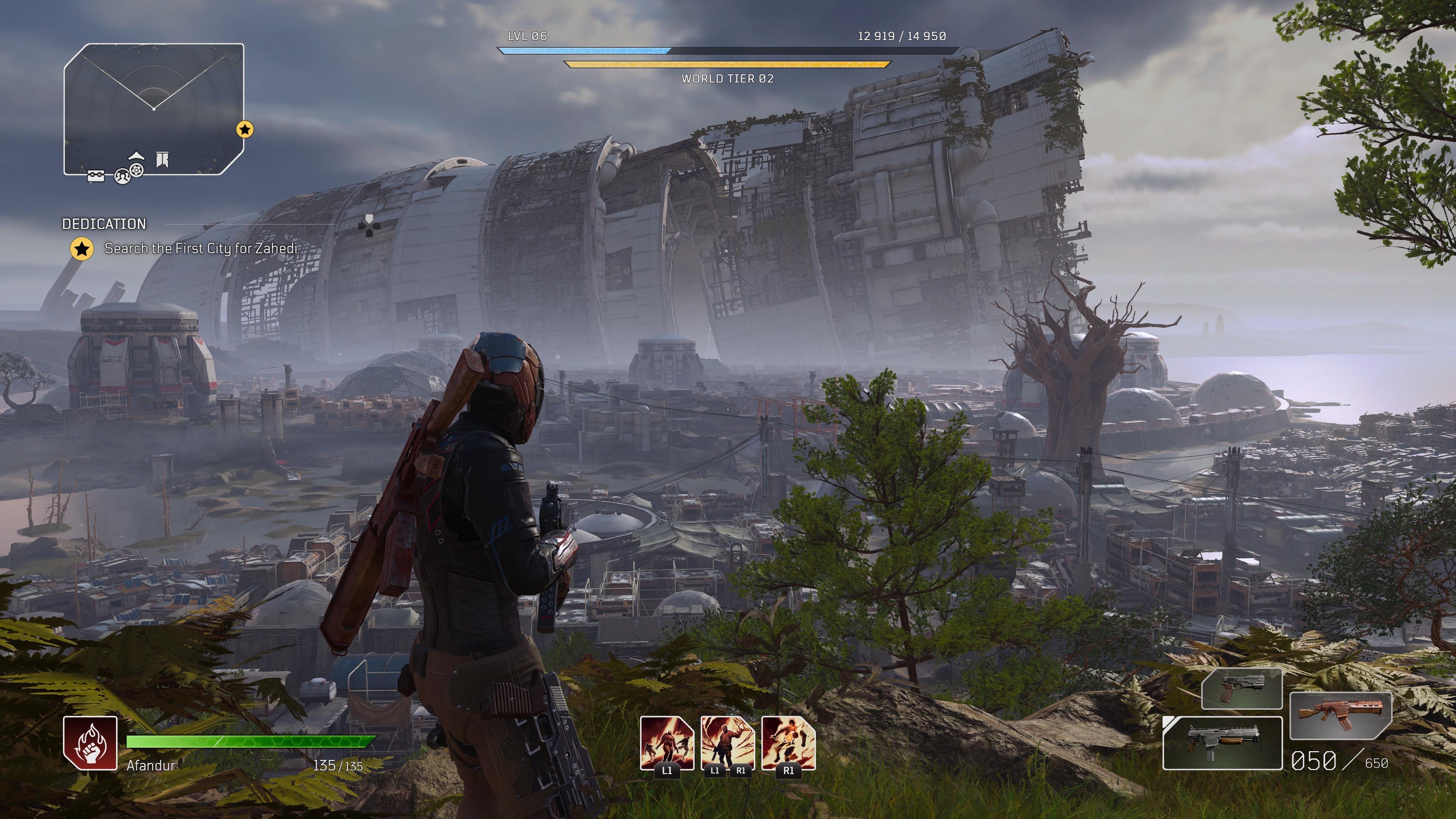The image size is (1456, 819).
Task: Open the minimap radar panel
Action: 153,107
